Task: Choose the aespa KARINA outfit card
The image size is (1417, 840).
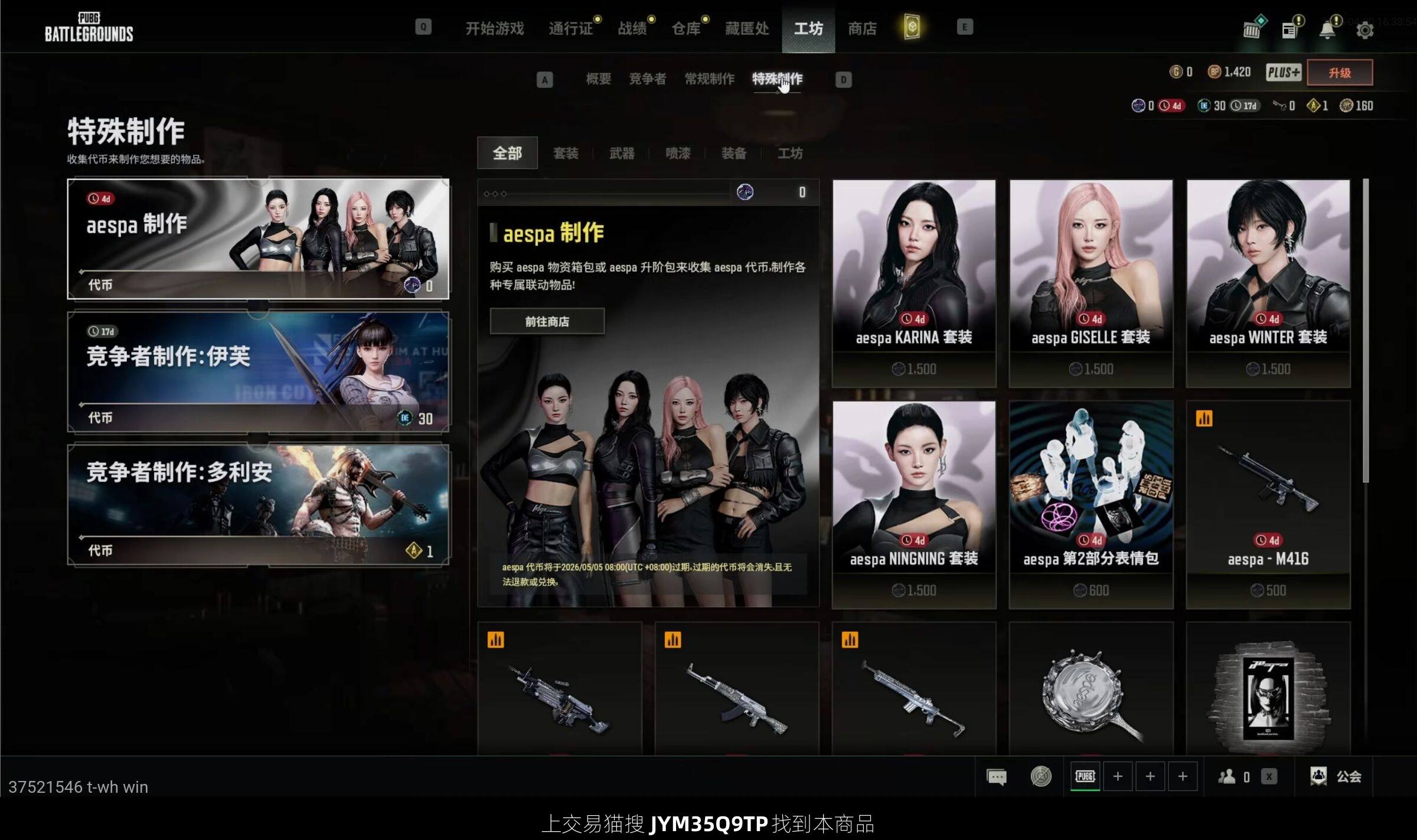Action: [914, 283]
